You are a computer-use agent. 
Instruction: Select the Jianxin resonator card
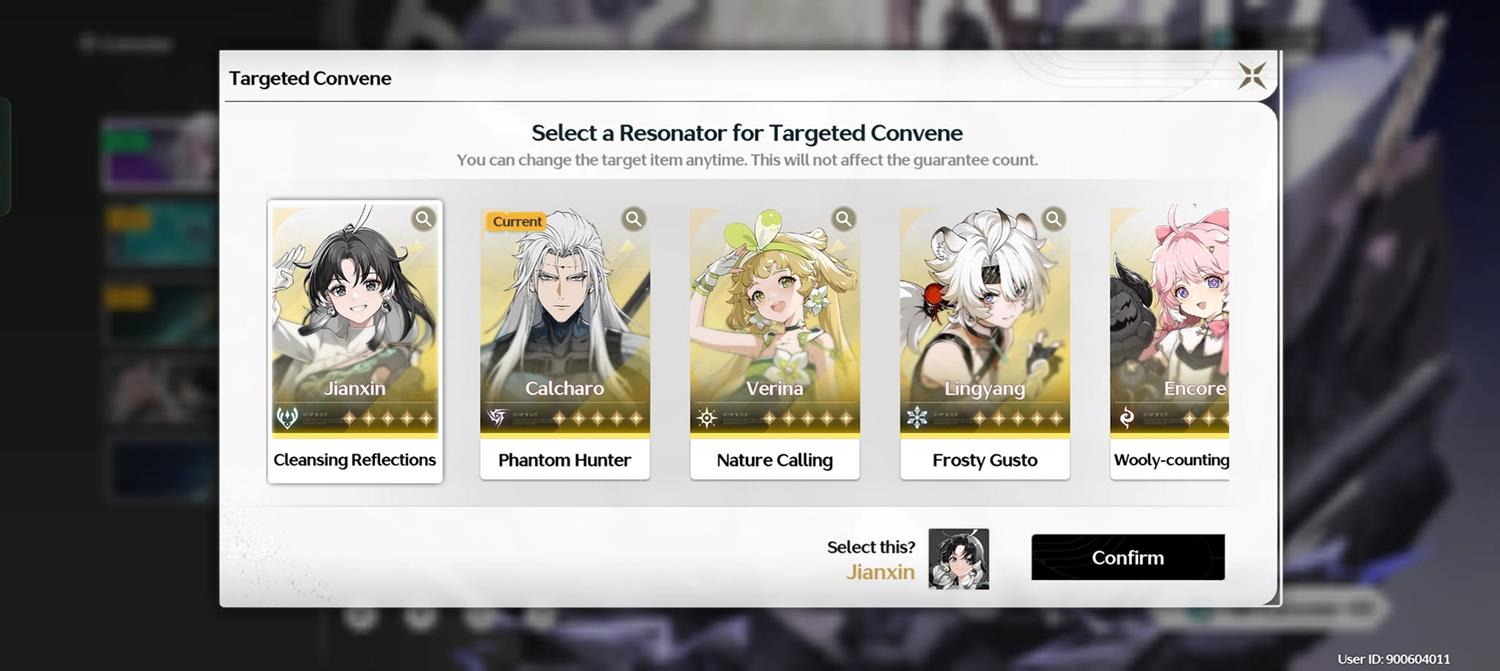pyautogui.click(x=354, y=330)
